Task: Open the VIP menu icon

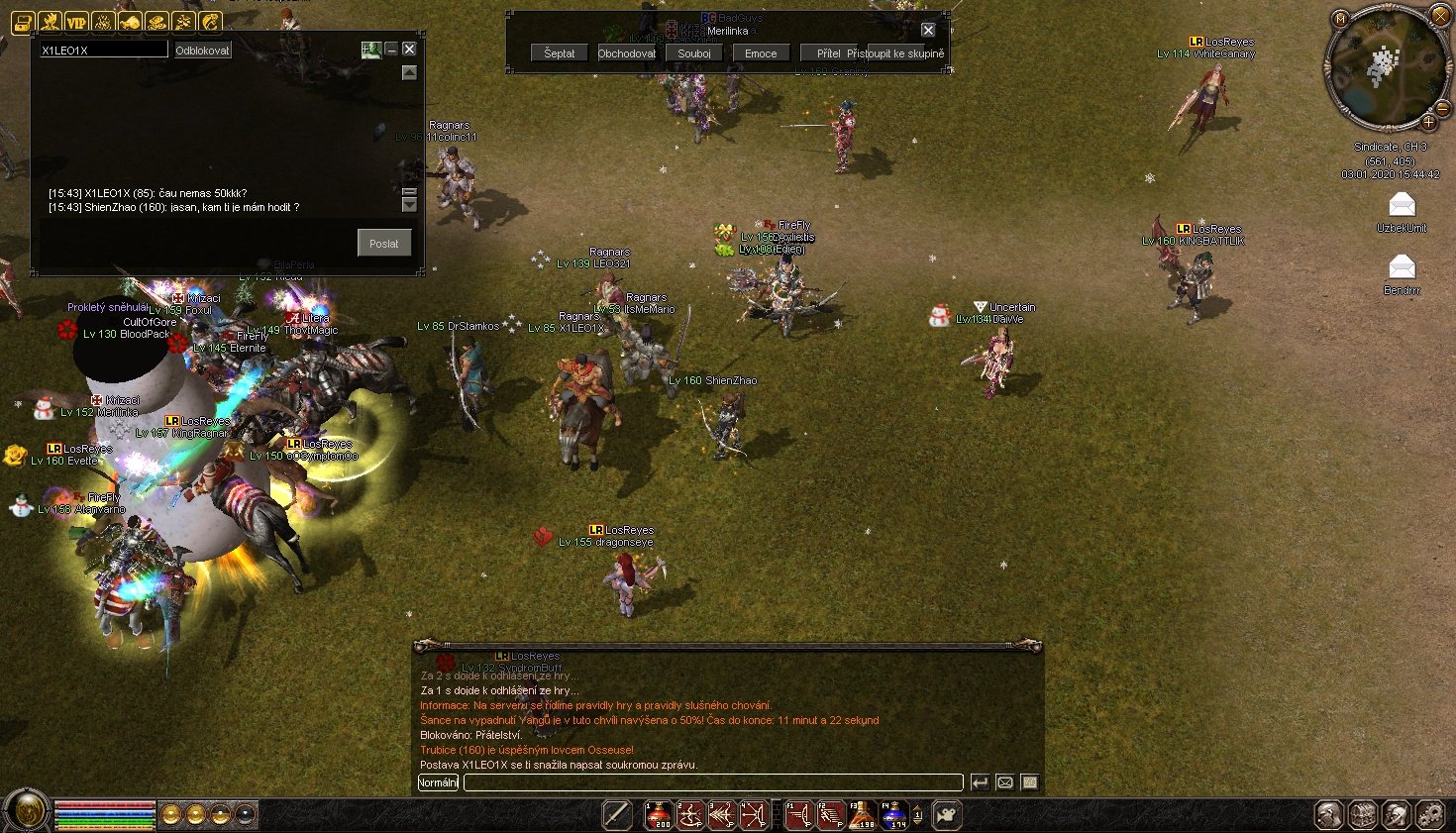Action: 76,22
